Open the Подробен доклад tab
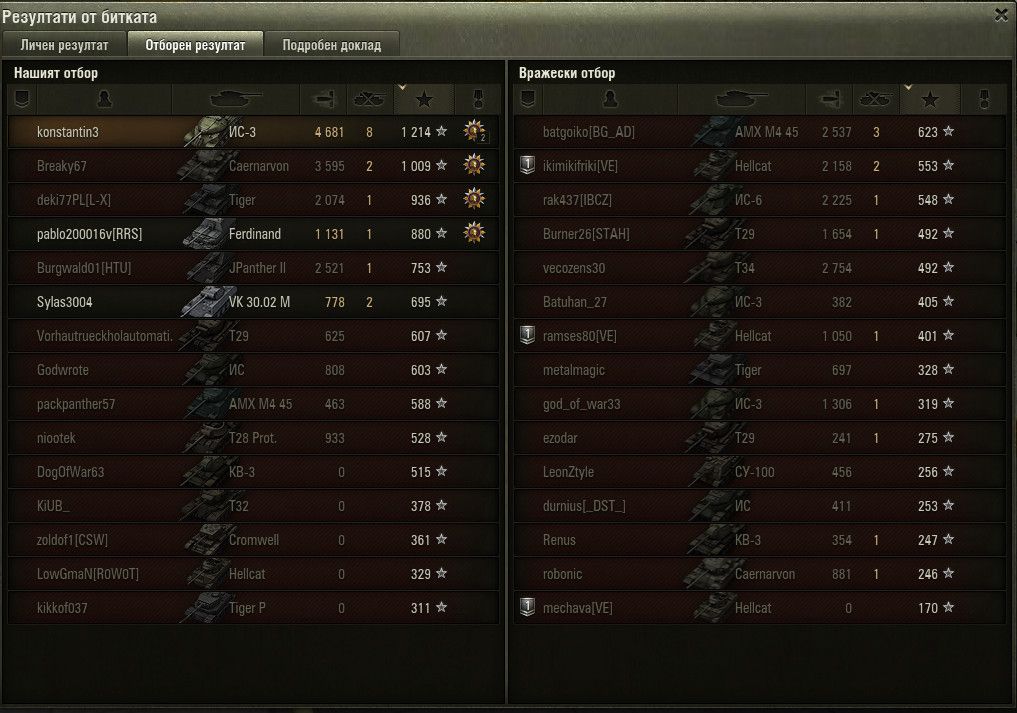 [x=331, y=45]
